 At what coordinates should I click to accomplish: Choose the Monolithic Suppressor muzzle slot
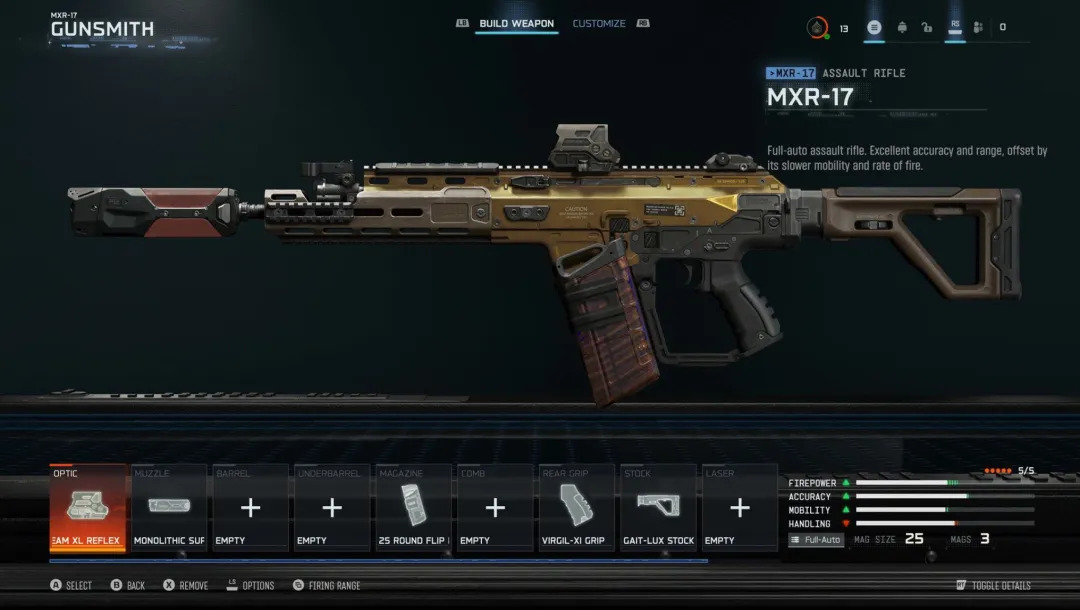[x=169, y=507]
